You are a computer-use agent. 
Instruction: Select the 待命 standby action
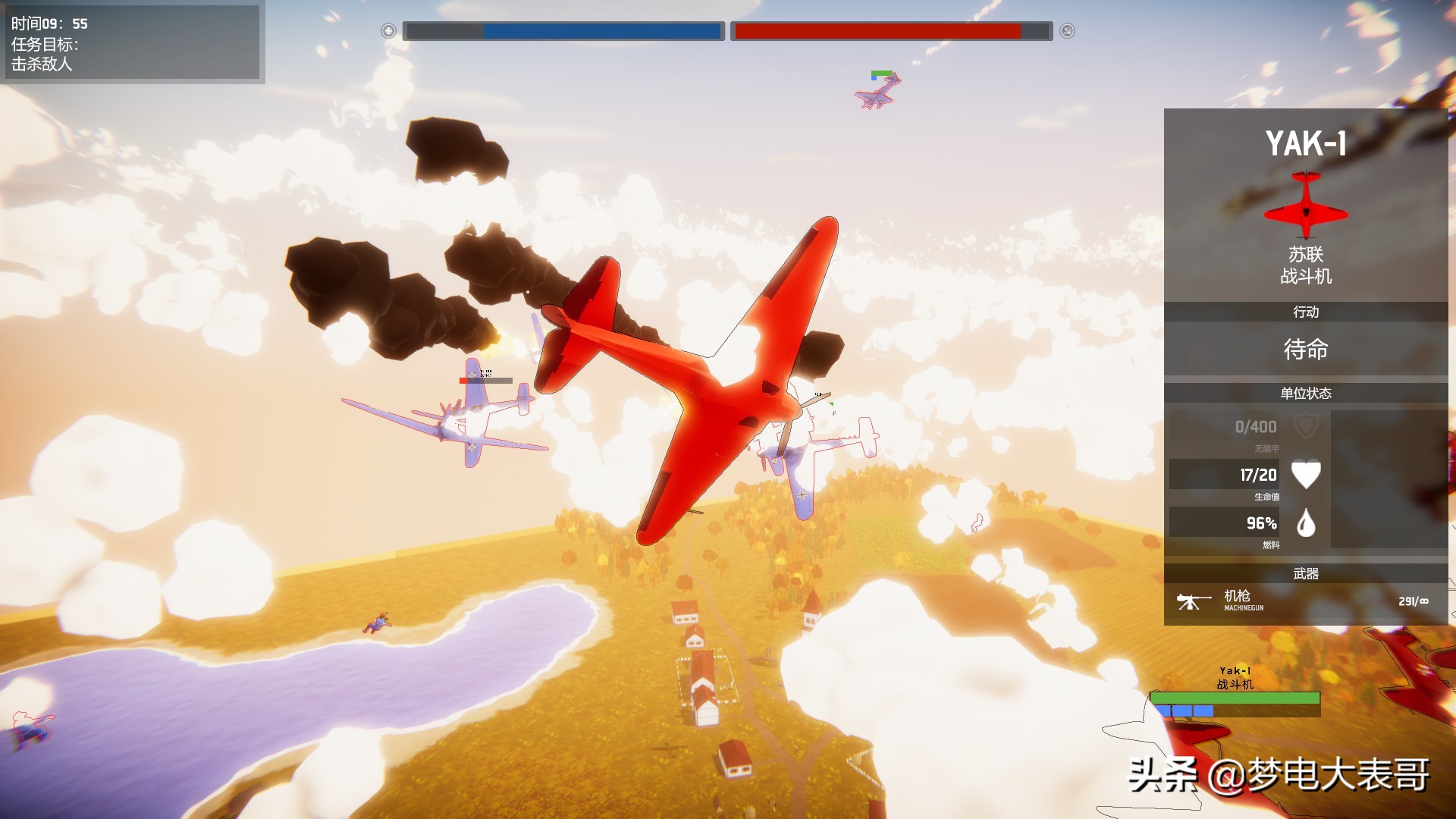click(x=1305, y=350)
